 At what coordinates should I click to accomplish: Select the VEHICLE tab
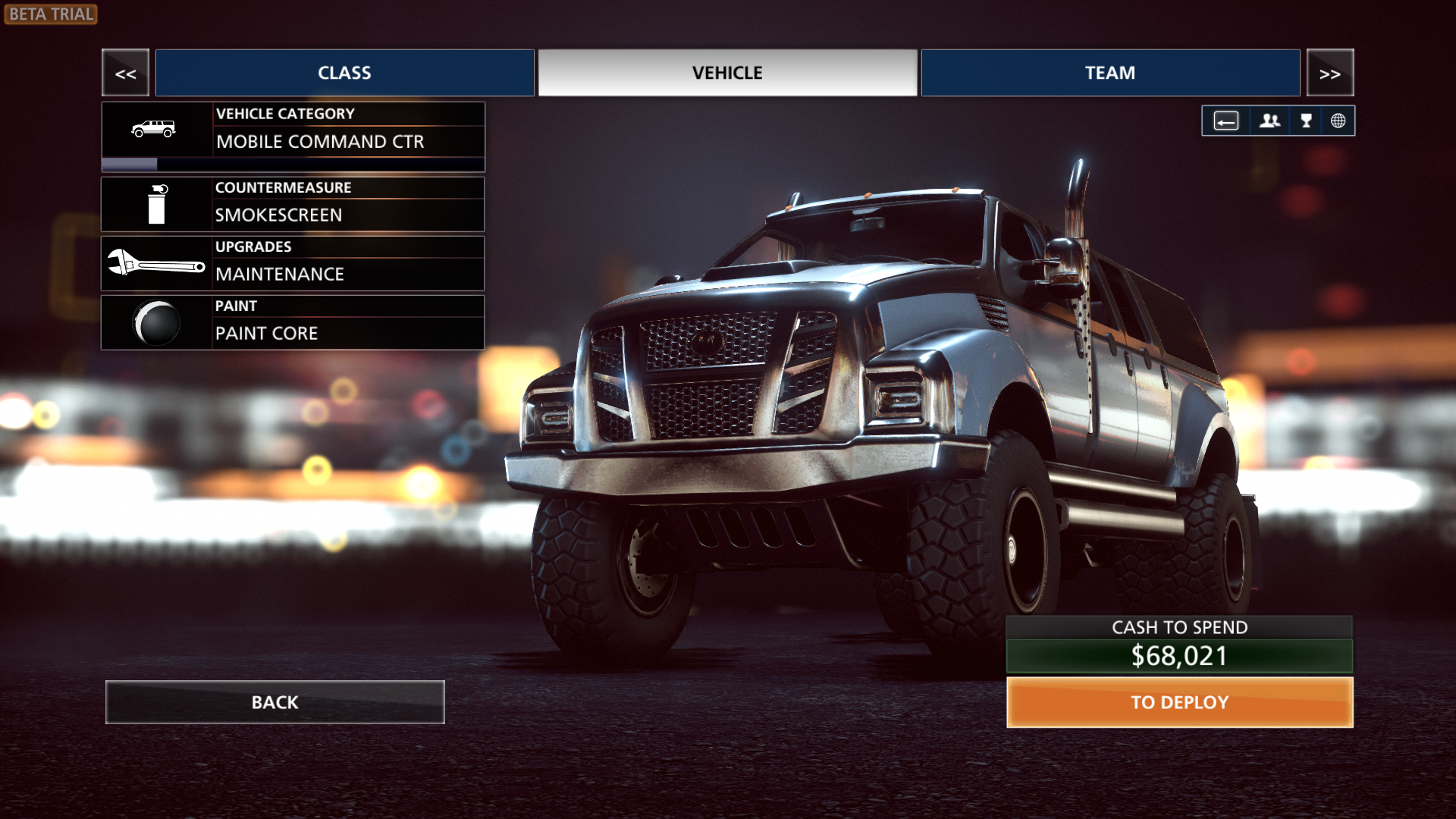(726, 73)
